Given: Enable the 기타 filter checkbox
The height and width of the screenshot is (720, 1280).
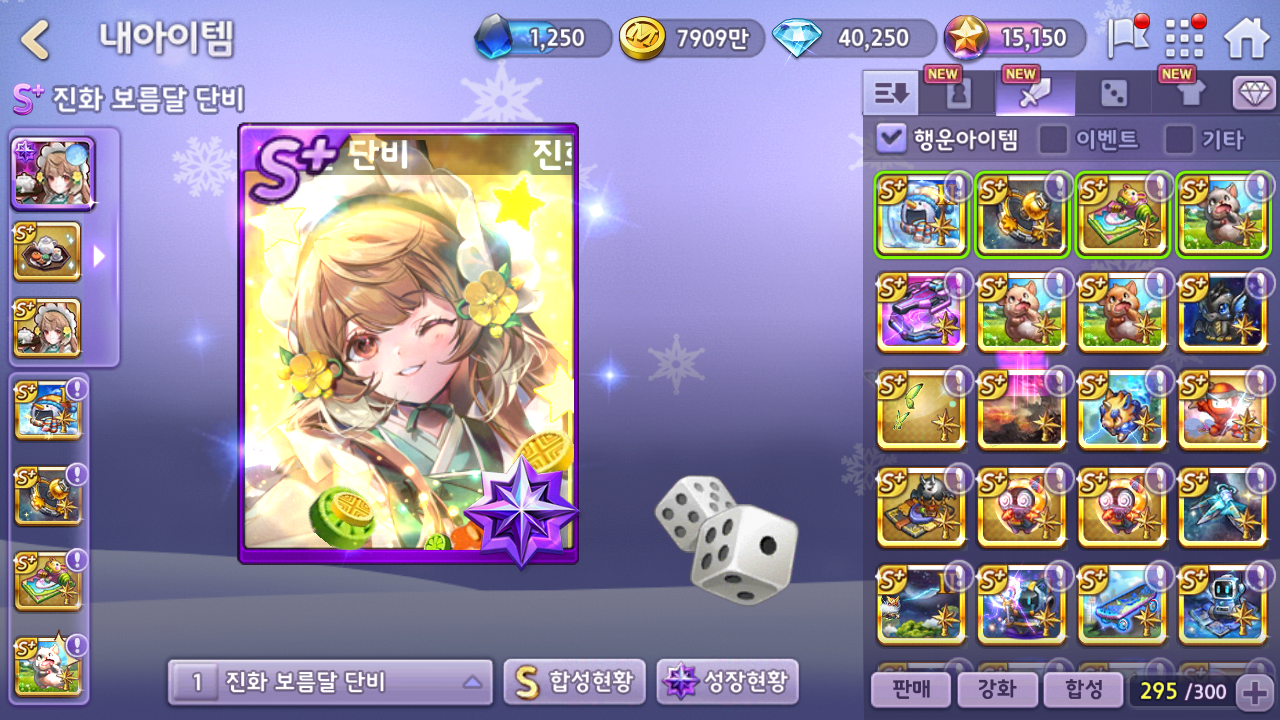Looking at the screenshot, I should coord(1179,139).
